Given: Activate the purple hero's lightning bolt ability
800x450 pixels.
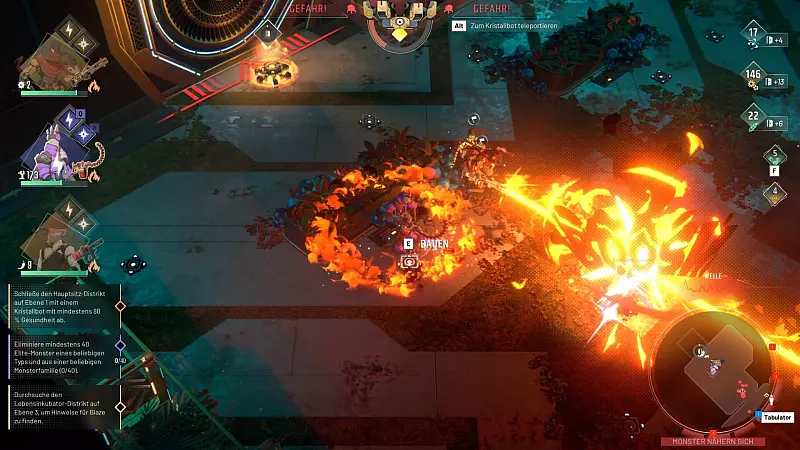Looking at the screenshot, I should pos(69,119).
